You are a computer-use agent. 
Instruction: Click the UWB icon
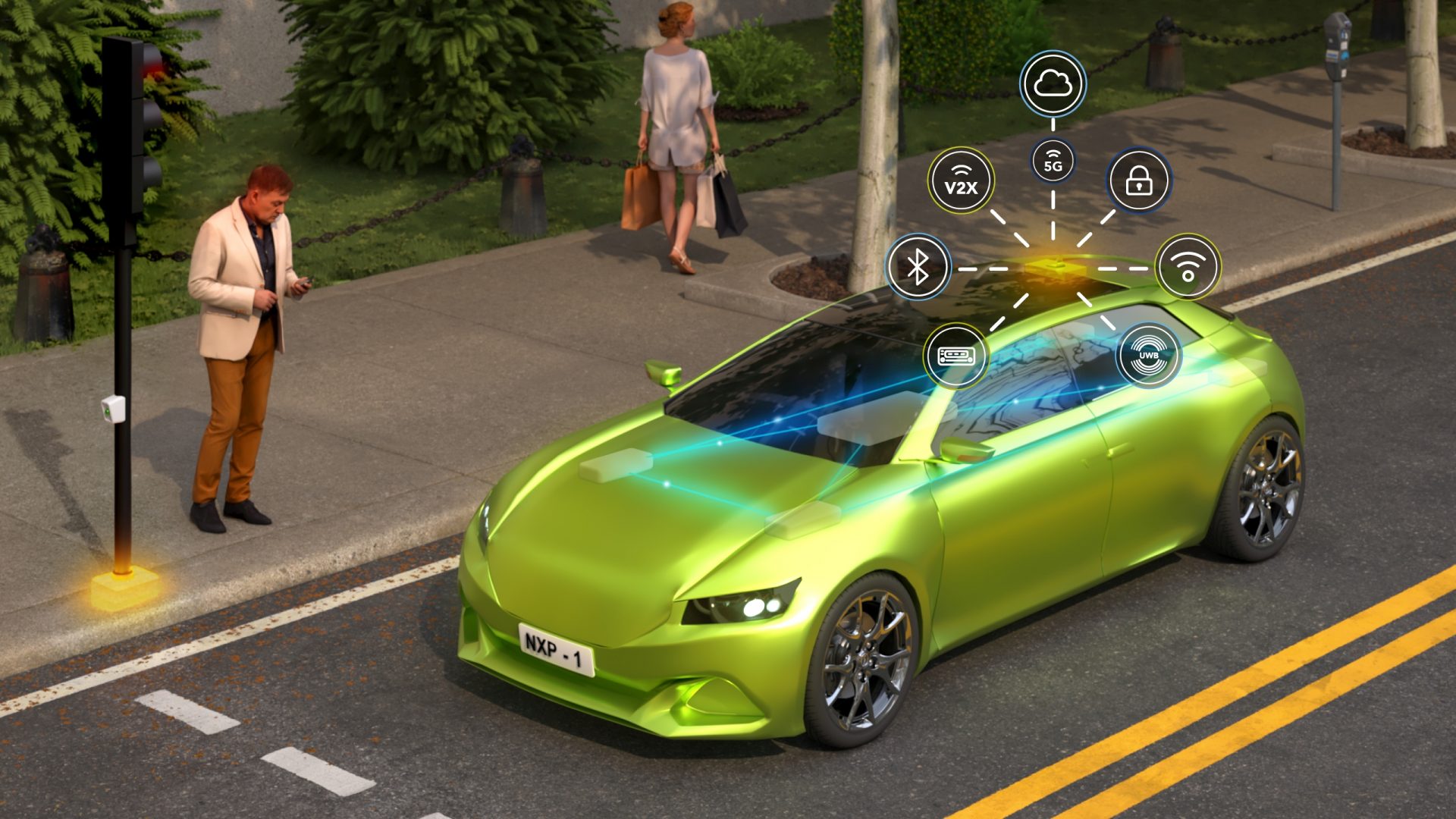(x=1149, y=355)
